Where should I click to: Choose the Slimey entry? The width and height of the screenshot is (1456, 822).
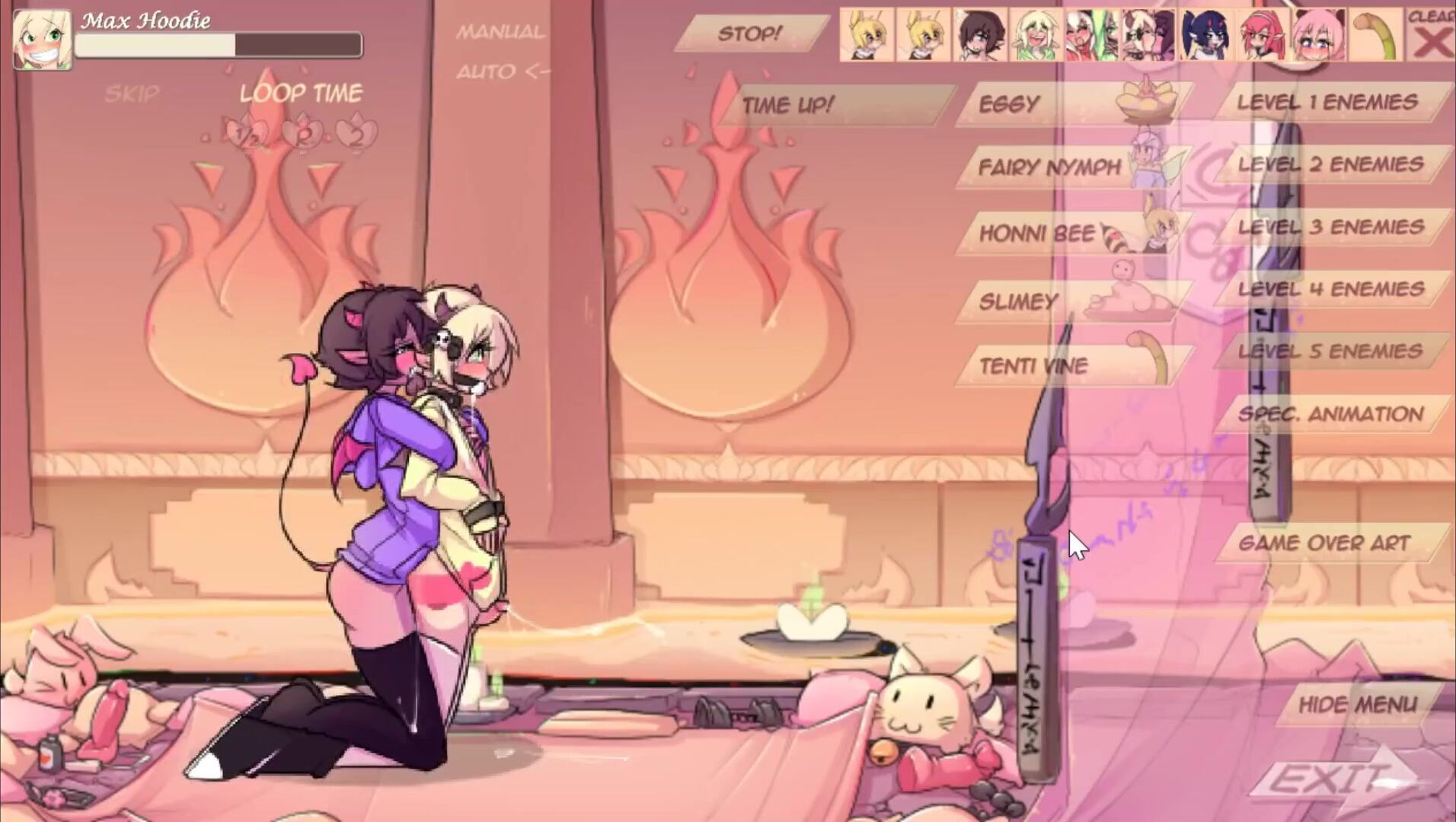coord(1018,302)
